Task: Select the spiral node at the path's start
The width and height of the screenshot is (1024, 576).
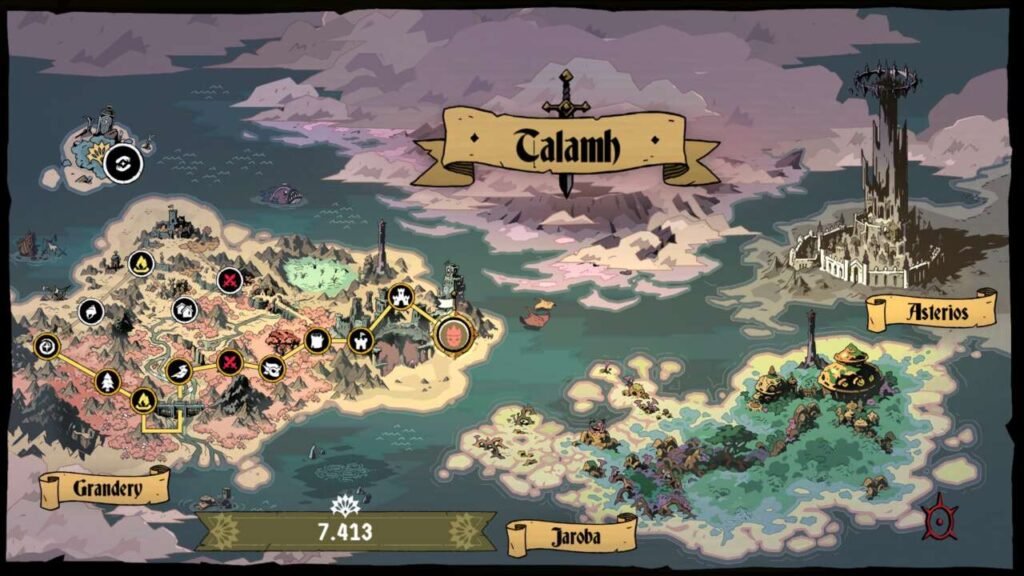Action: coord(46,347)
